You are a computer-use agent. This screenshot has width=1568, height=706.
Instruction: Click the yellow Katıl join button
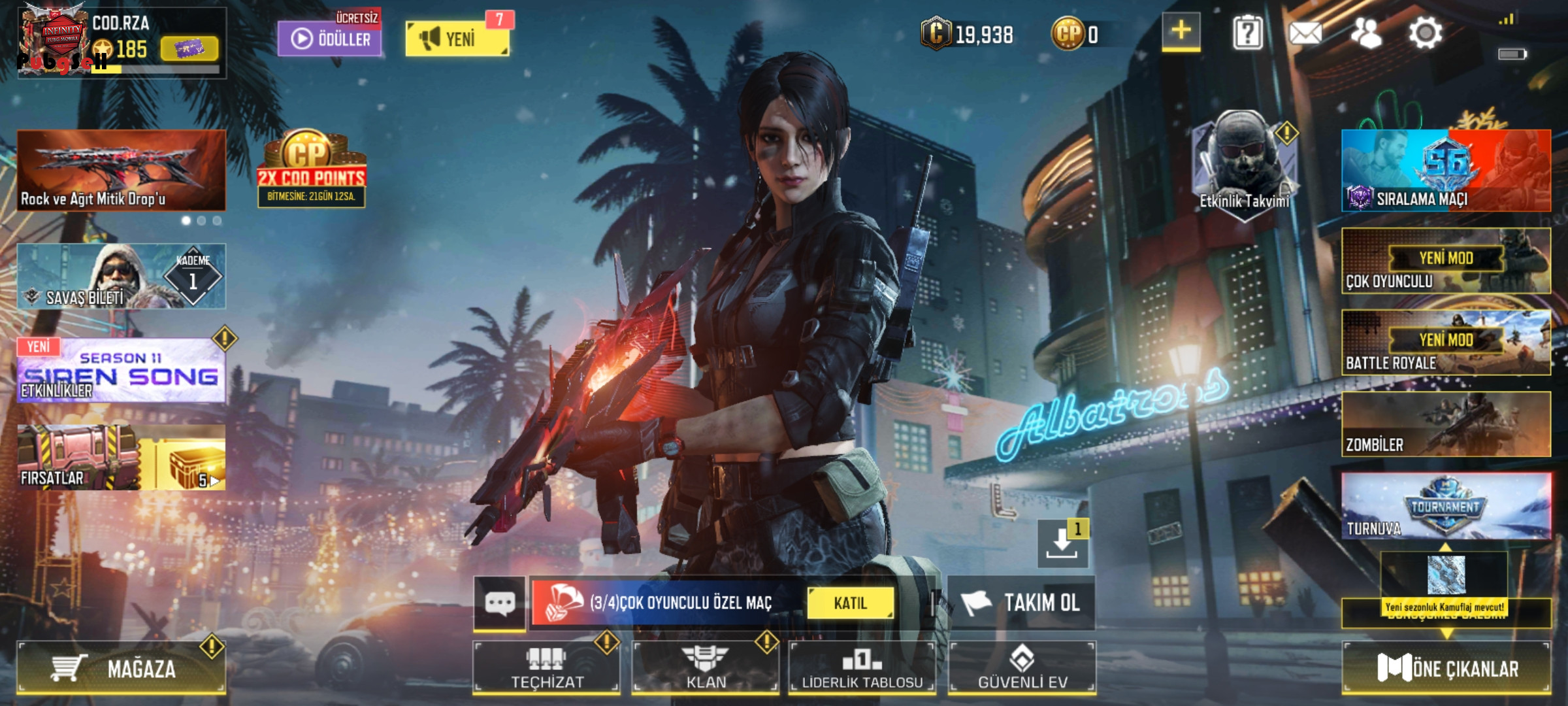point(850,603)
